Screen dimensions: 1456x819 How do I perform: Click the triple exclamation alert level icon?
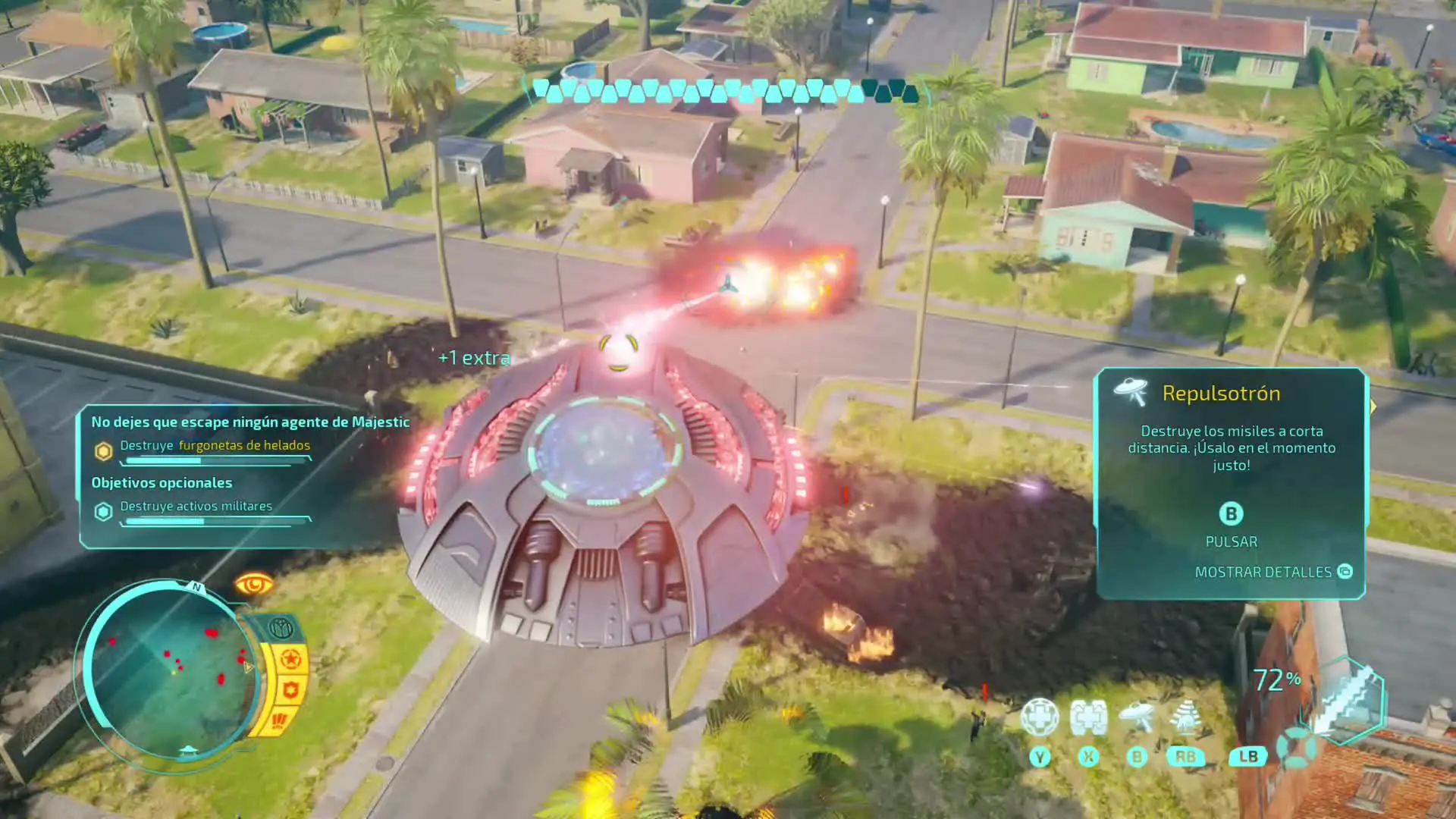pyautogui.click(x=279, y=720)
